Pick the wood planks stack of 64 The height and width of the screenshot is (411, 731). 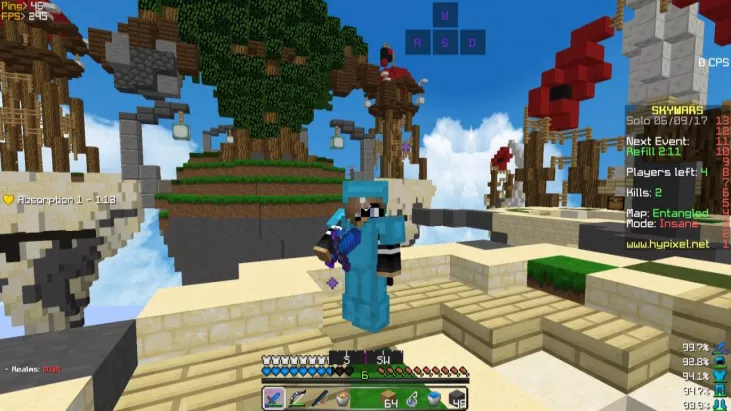(x=388, y=398)
